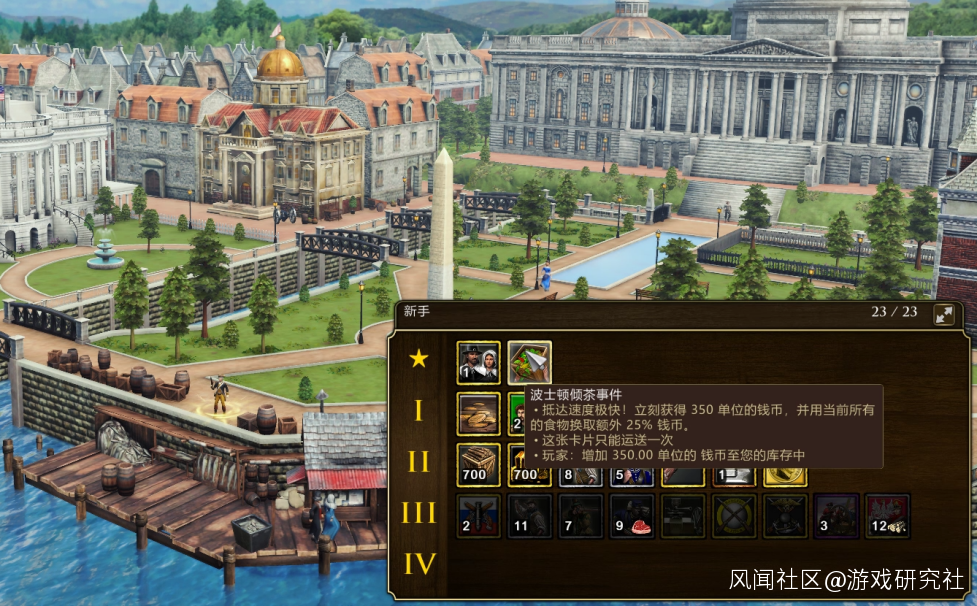Choose the Age III card numbered 3

pos(836,515)
